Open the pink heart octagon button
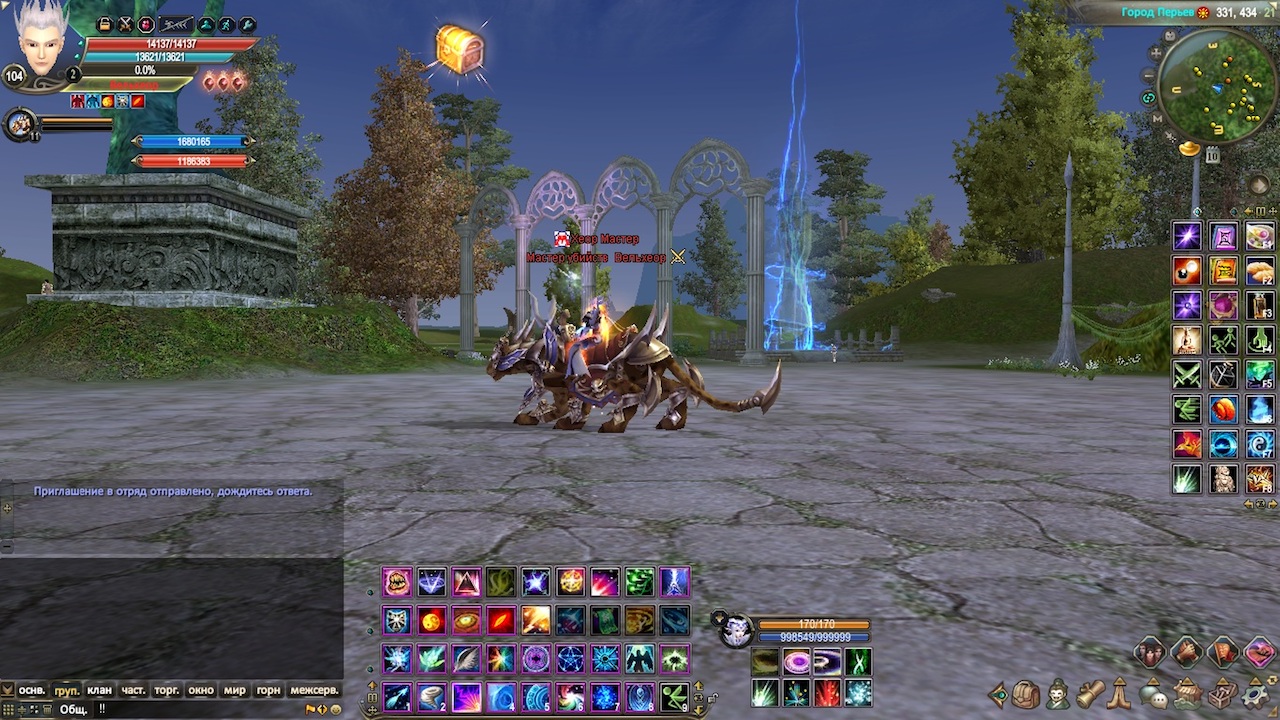 click(x=1260, y=654)
